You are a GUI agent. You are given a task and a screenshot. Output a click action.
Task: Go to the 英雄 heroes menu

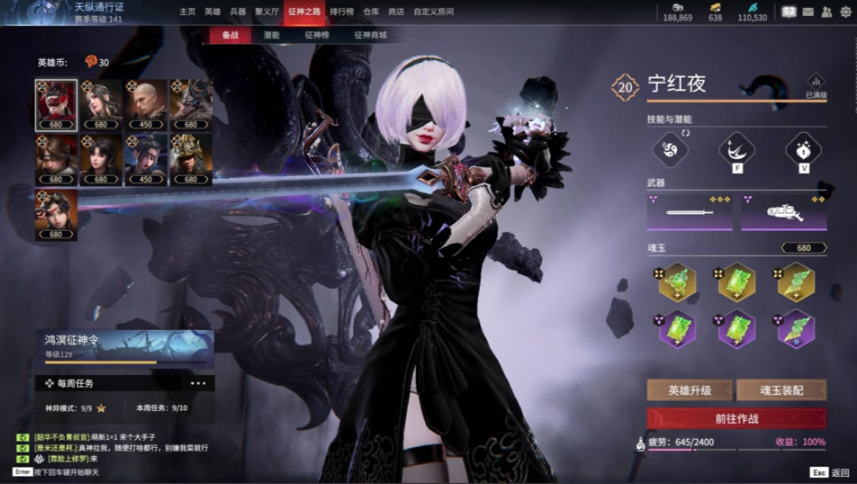click(x=212, y=12)
